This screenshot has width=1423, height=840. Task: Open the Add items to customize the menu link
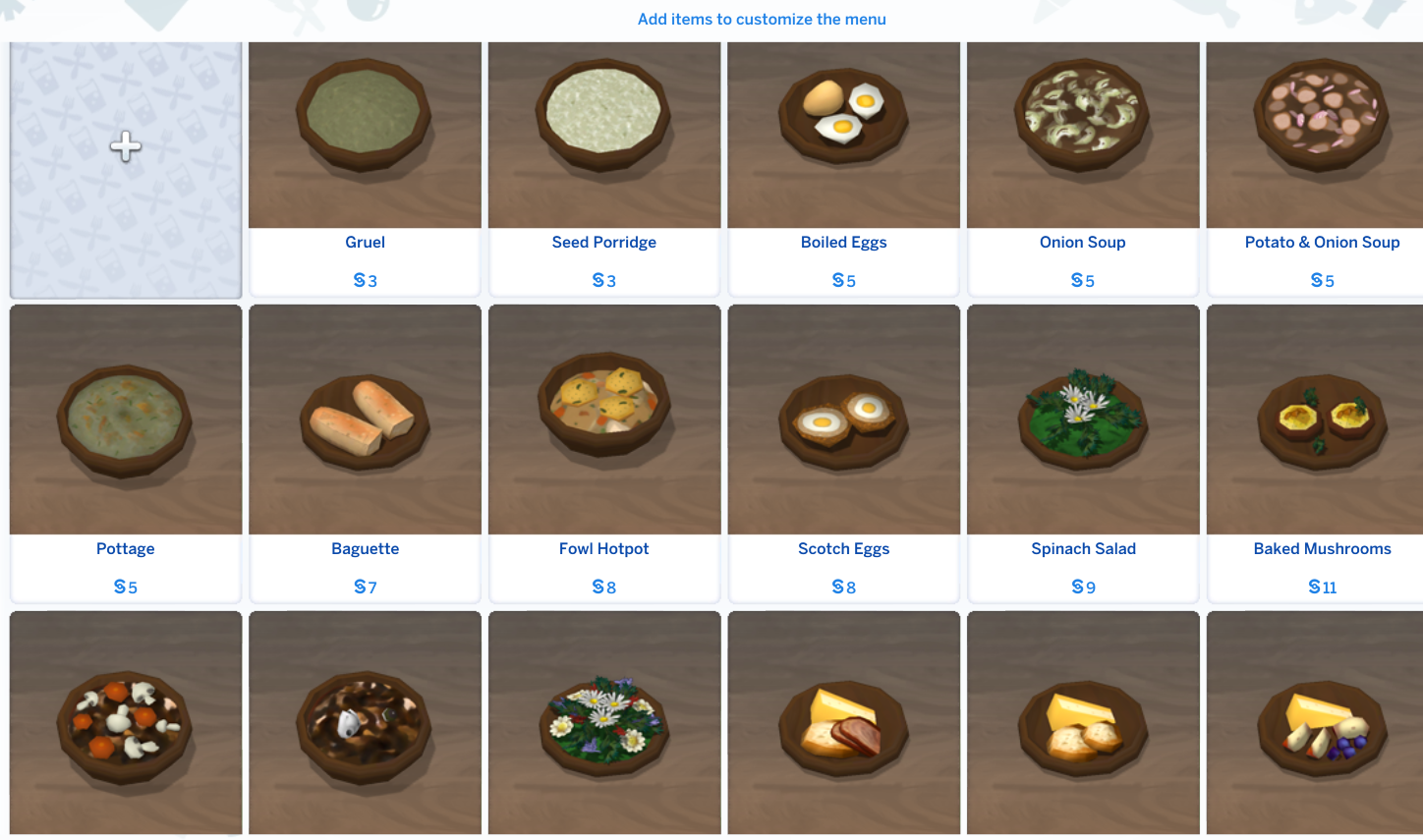click(762, 19)
